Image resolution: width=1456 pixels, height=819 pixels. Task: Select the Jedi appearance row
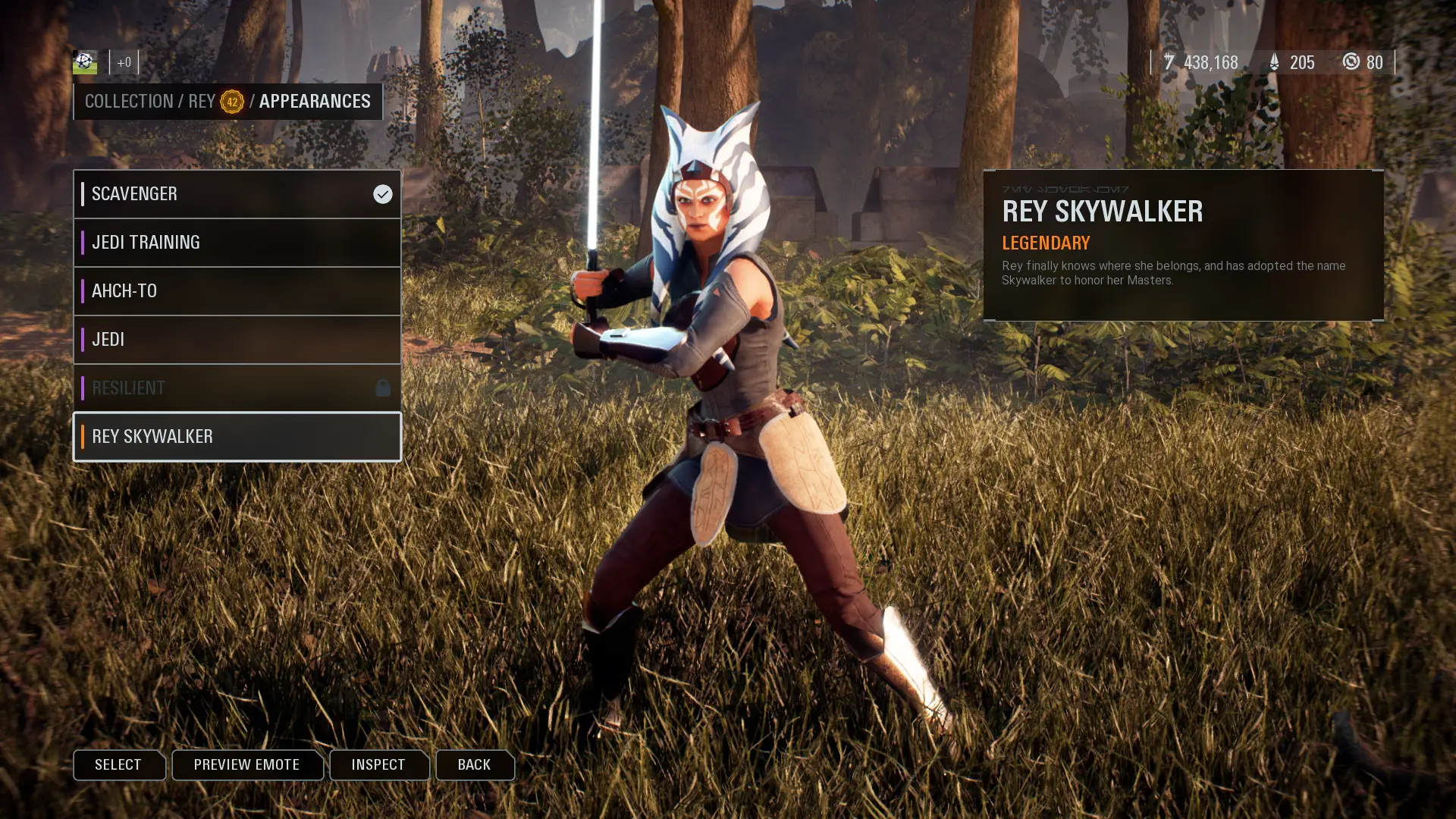(x=237, y=340)
